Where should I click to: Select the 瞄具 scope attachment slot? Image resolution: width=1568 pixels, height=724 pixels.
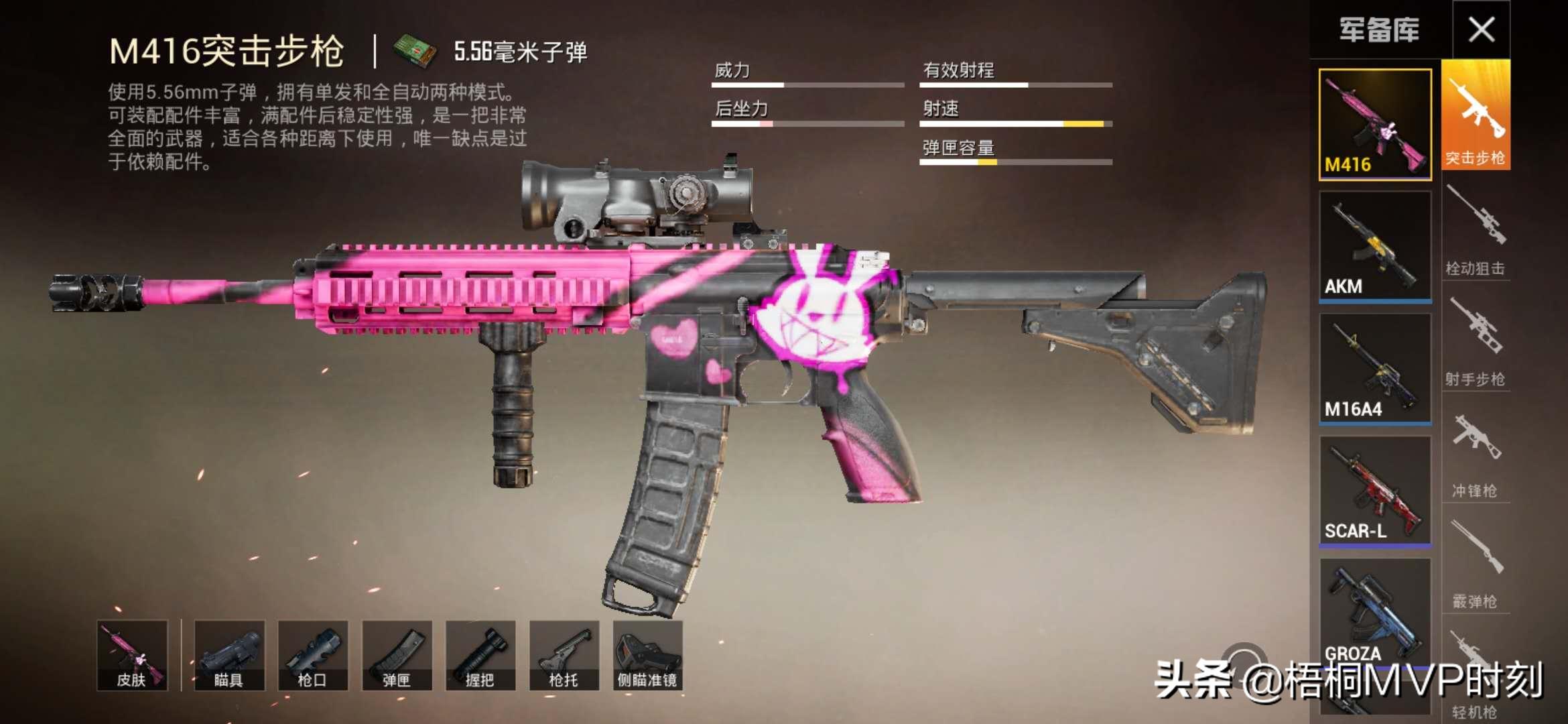click(x=229, y=655)
